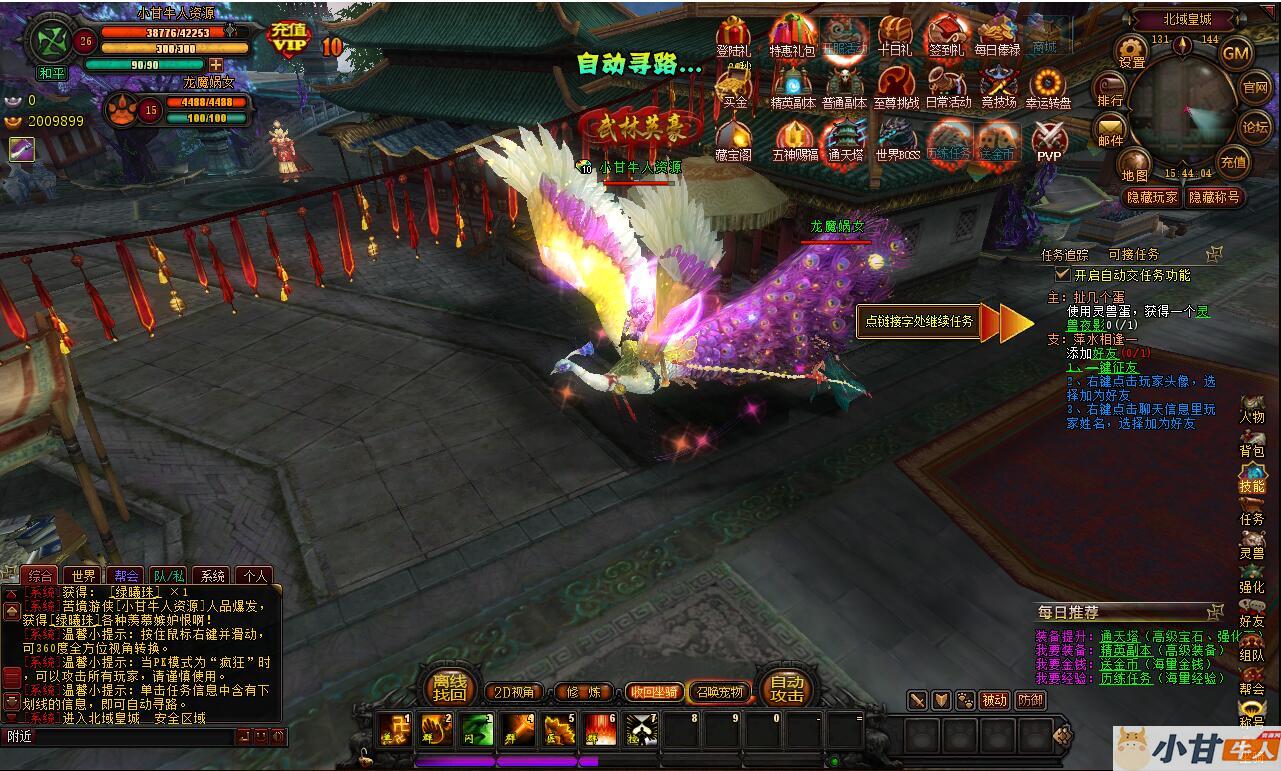Click the chat message input field

pos(120,736)
